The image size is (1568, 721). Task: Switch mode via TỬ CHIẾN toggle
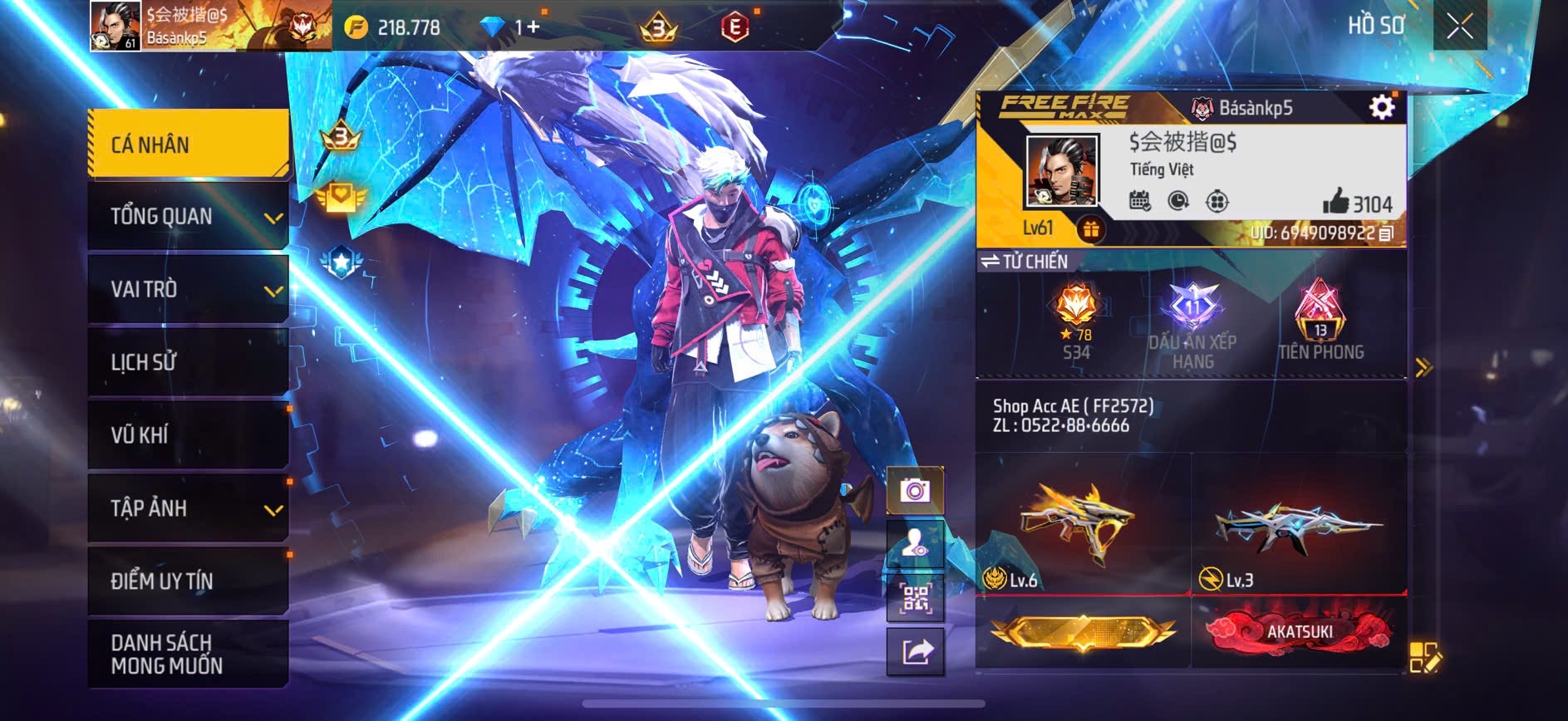click(1024, 262)
